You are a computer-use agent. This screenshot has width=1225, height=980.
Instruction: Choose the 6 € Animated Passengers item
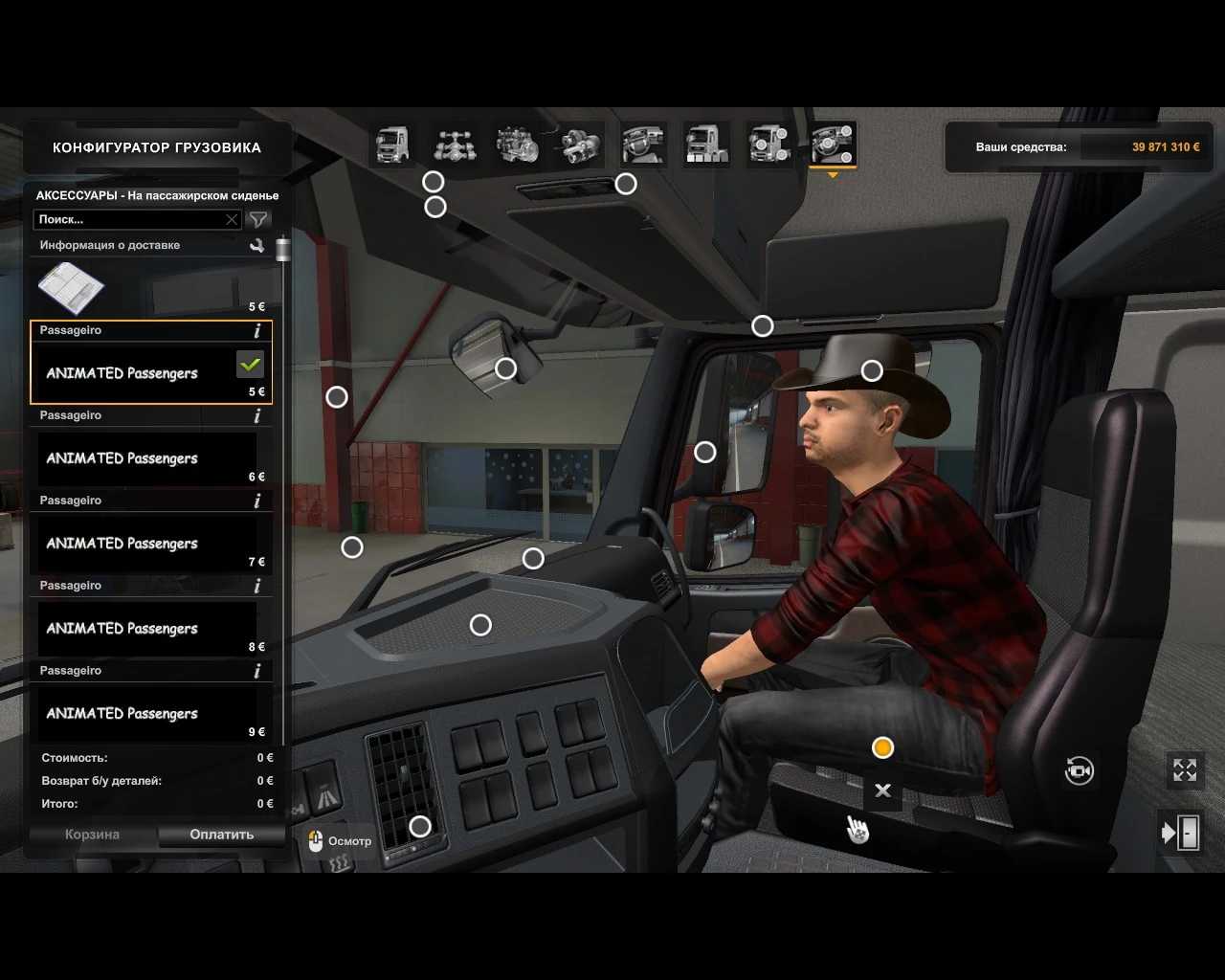(151, 457)
